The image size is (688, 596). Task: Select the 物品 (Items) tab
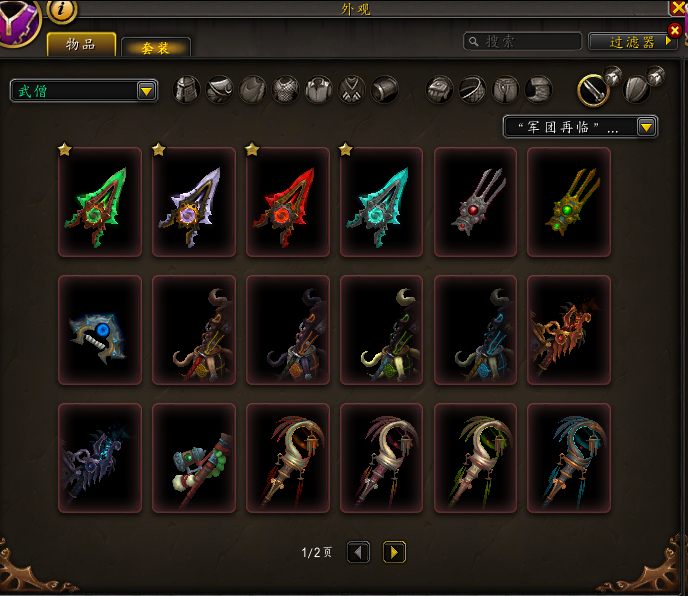pyautogui.click(x=81, y=44)
